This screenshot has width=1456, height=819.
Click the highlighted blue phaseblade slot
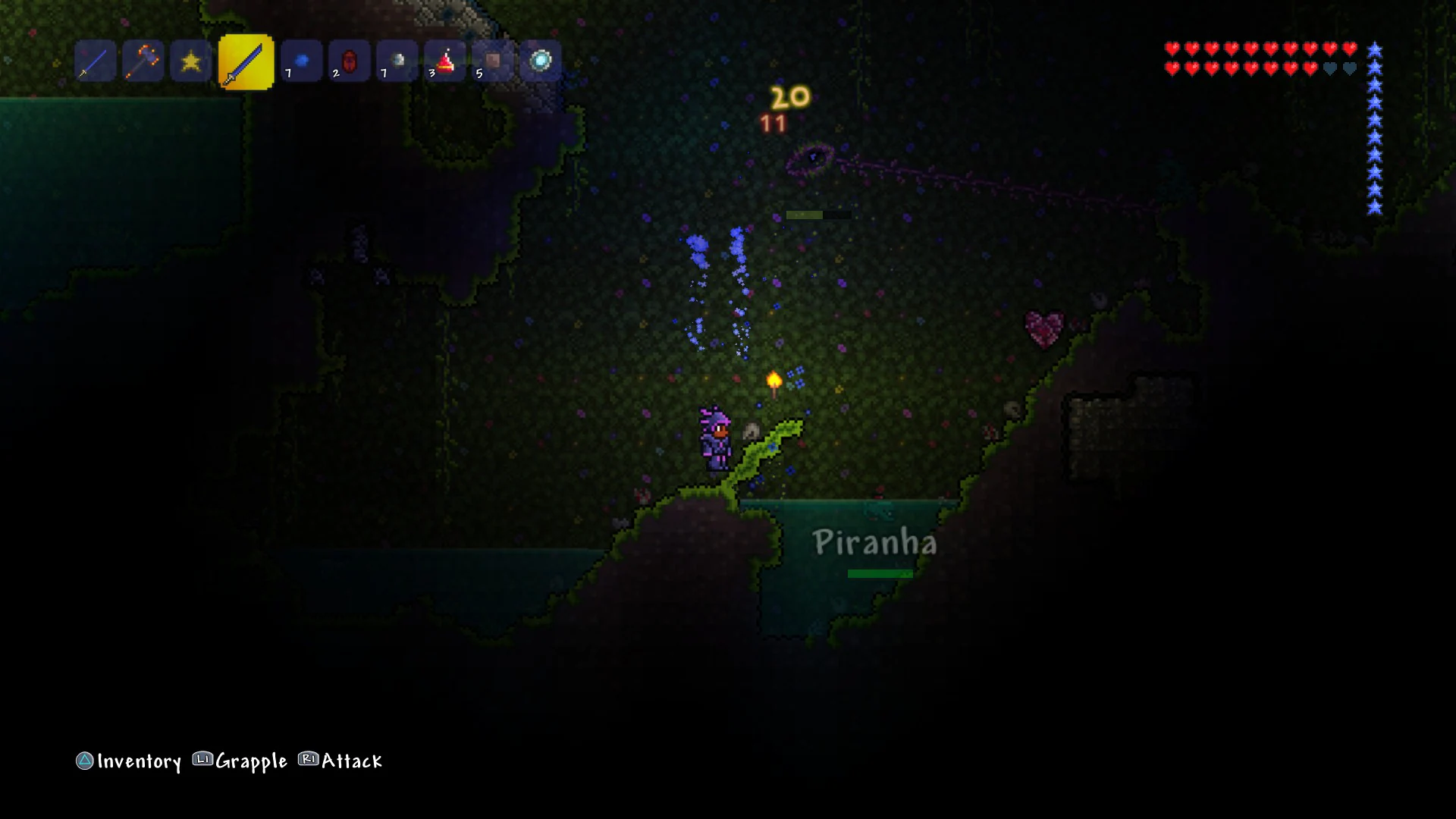(x=246, y=61)
